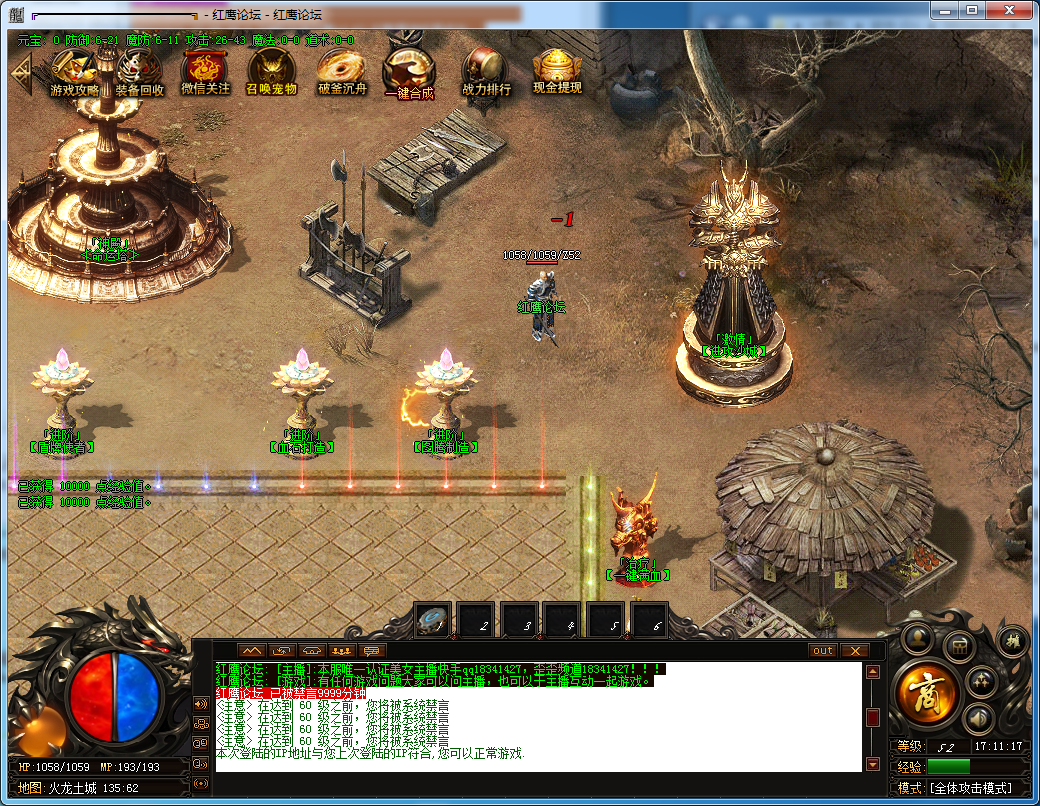
Task: Activate 一键合成 one-click synthesis
Action: [x=409, y=70]
